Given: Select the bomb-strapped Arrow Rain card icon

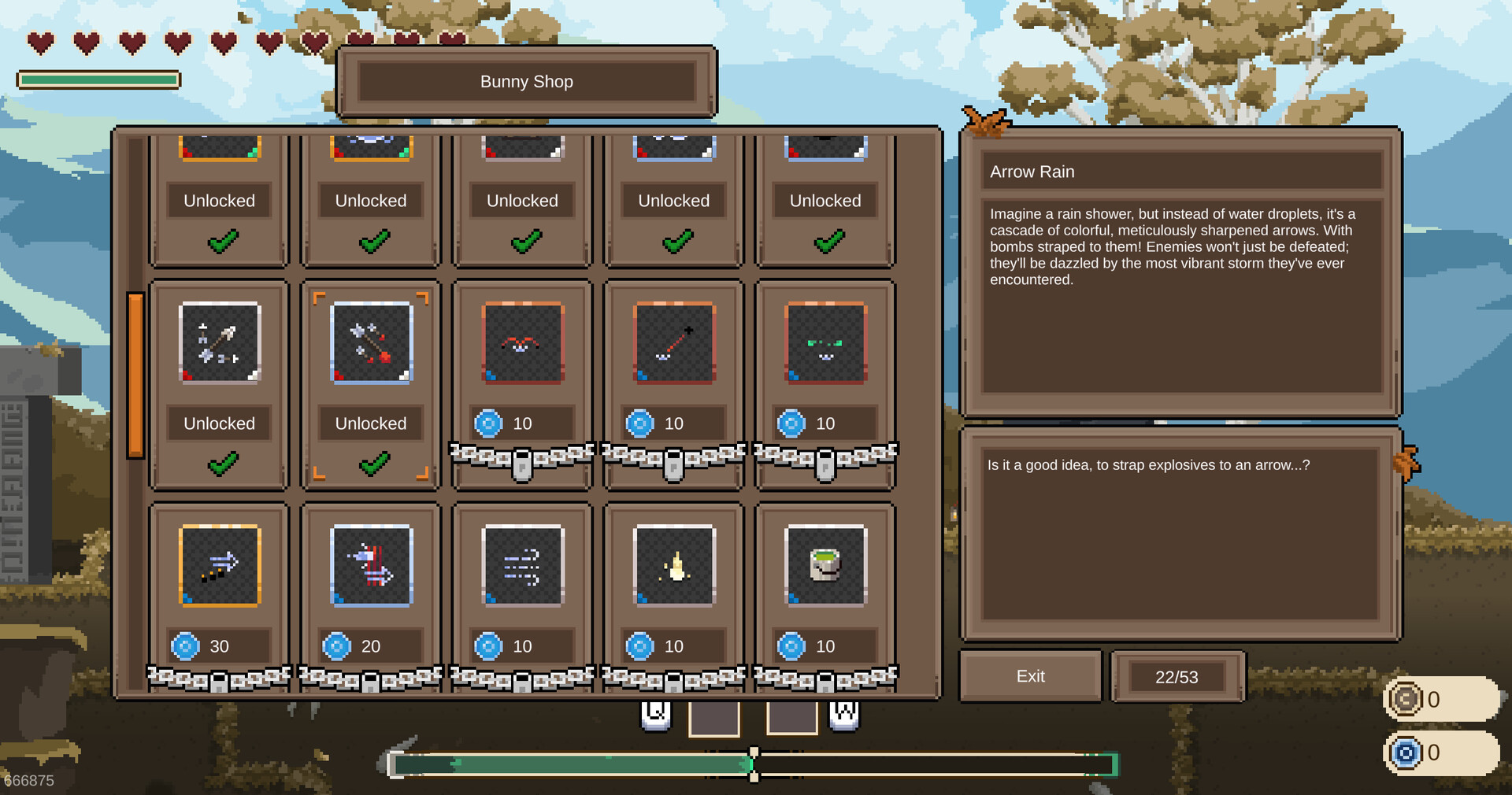Looking at the screenshot, I should (370, 343).
